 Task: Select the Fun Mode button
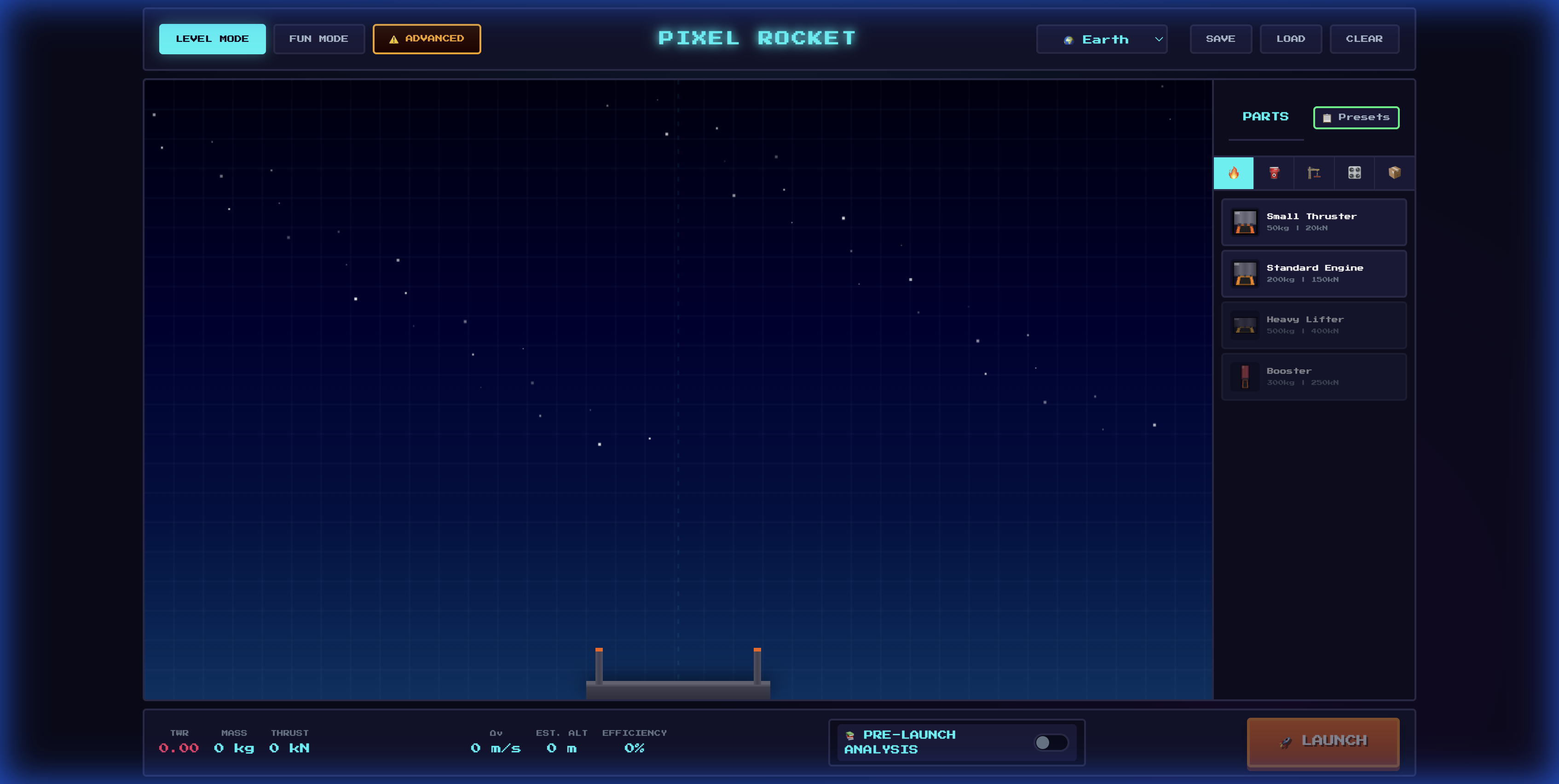click(318, 39)
